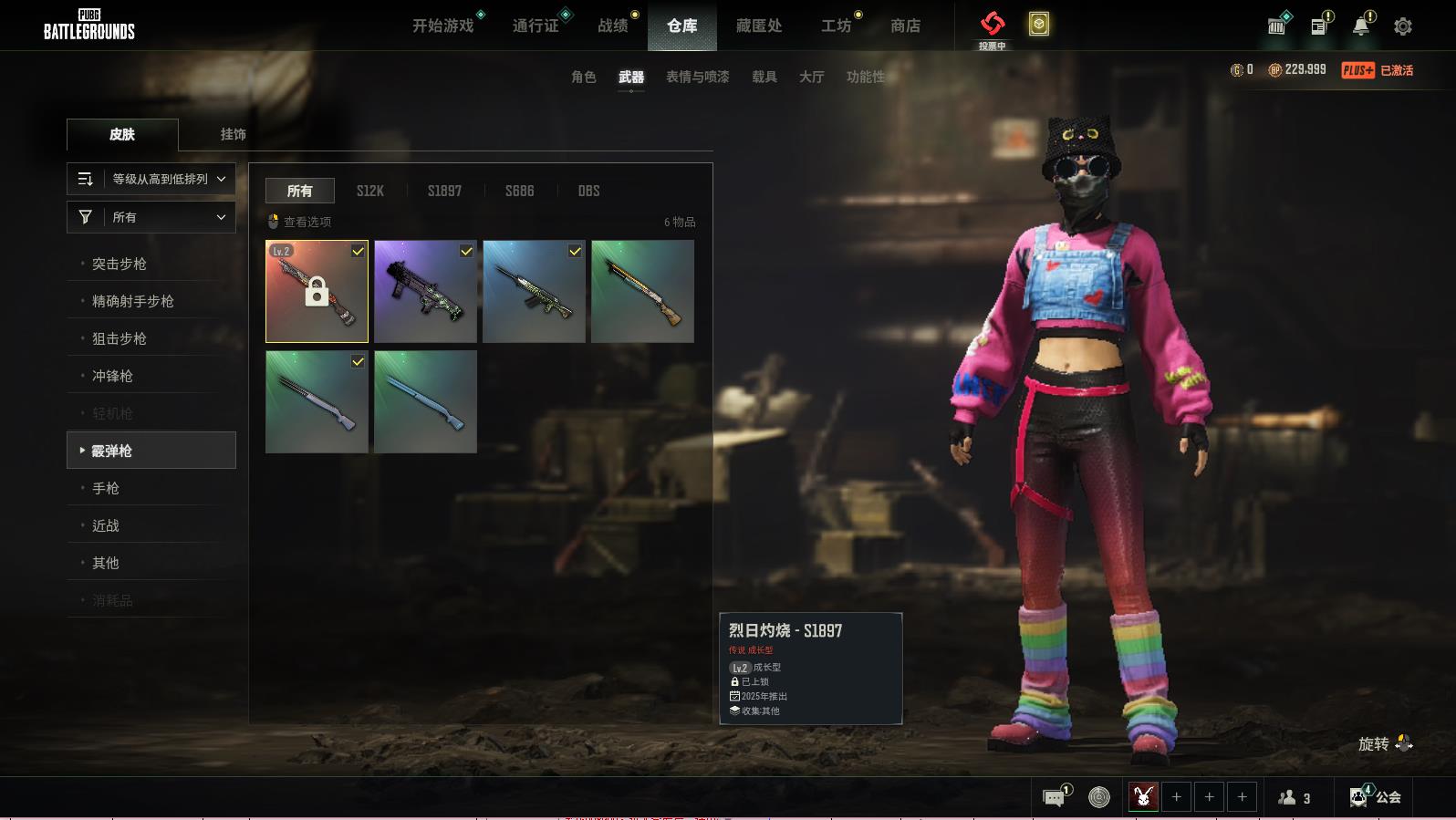1456x820 pixels.
Task: Open the 等级从高到低排列 sort dropdown
Action: tap(151, 179)
